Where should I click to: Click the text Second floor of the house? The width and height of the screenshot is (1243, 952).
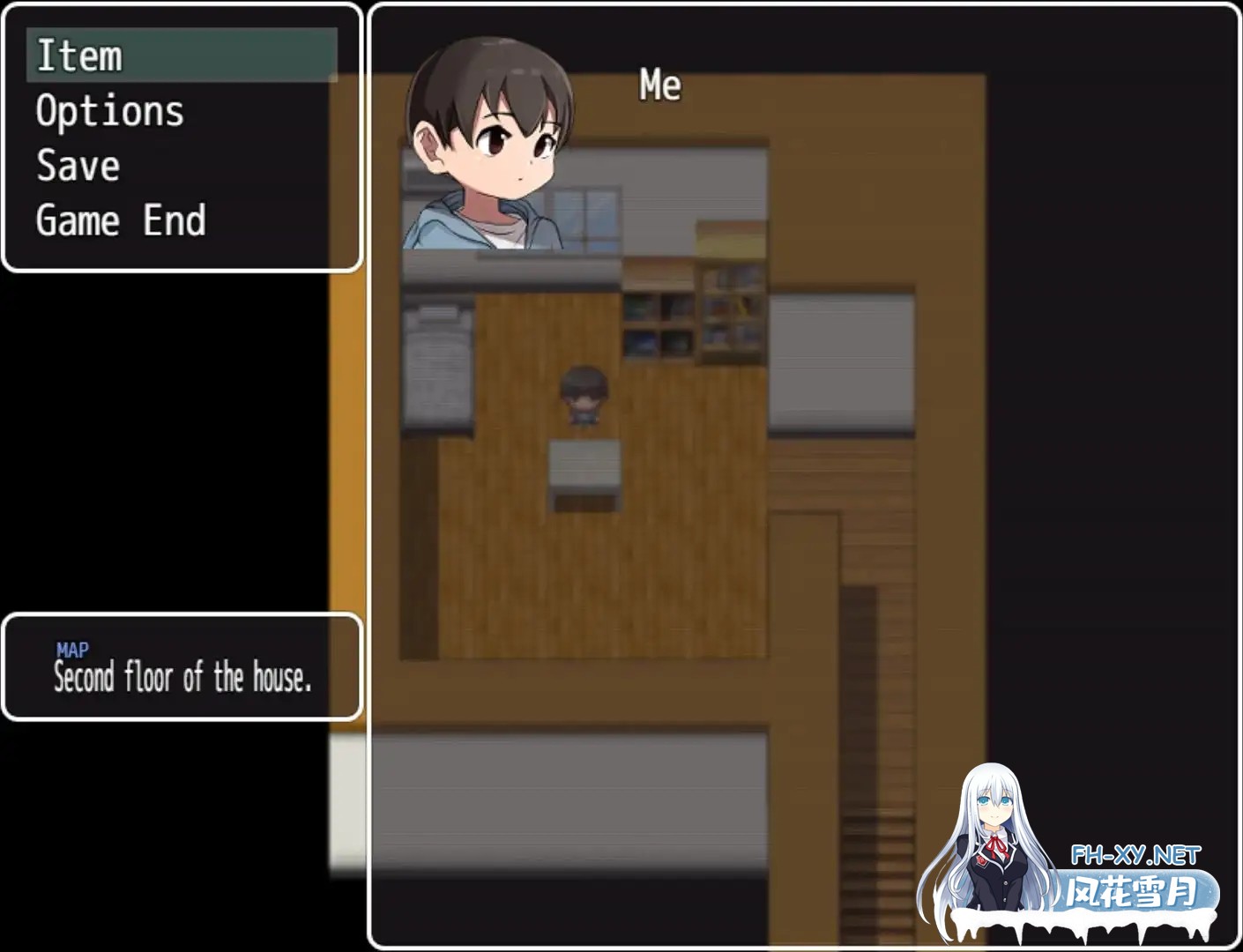click(183, 679)
